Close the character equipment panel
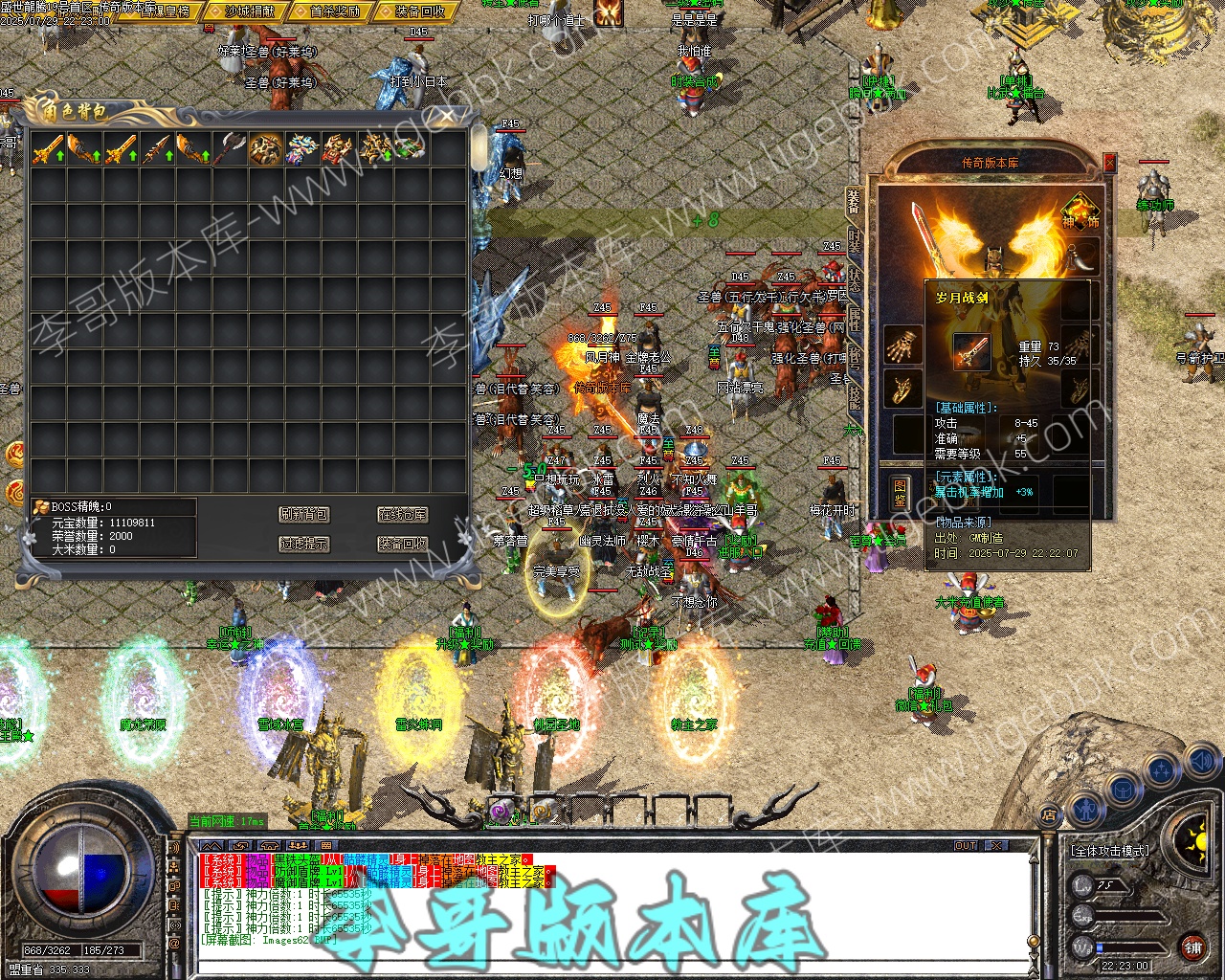This screenshot has width=1225, height=980. point(1109,164)
